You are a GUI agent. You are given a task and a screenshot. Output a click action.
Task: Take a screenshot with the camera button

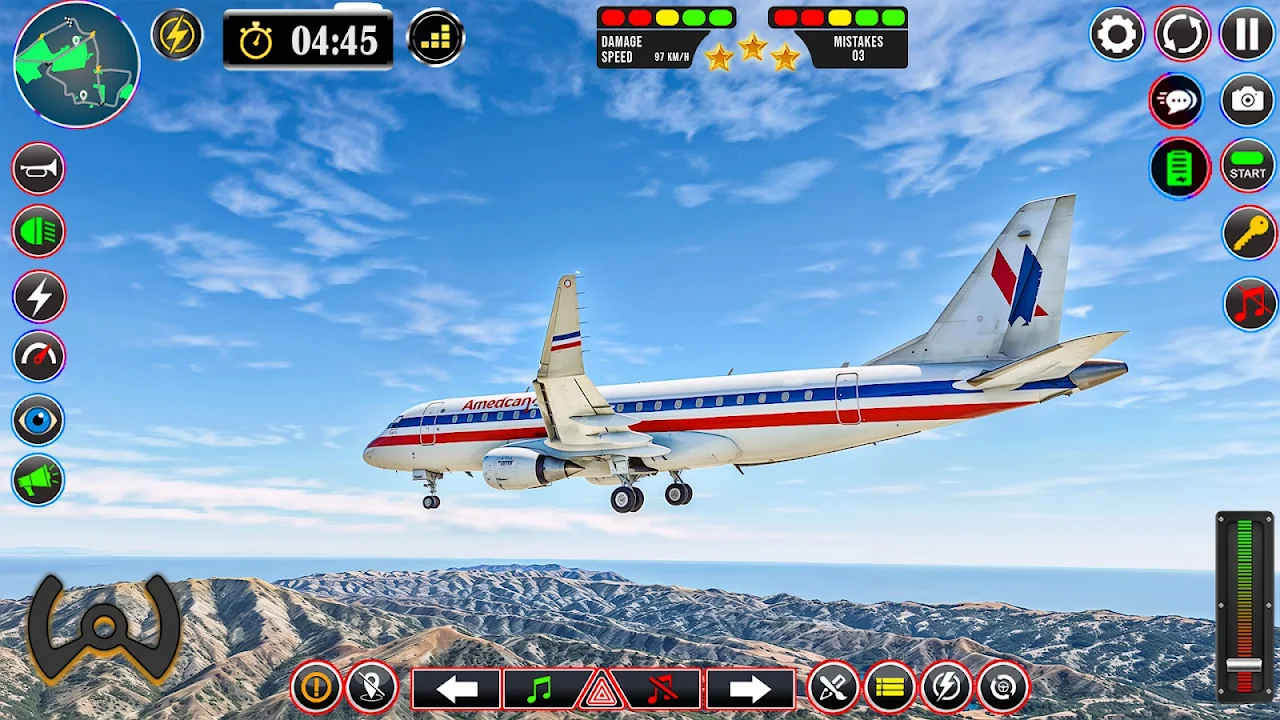coord(1247,100)
